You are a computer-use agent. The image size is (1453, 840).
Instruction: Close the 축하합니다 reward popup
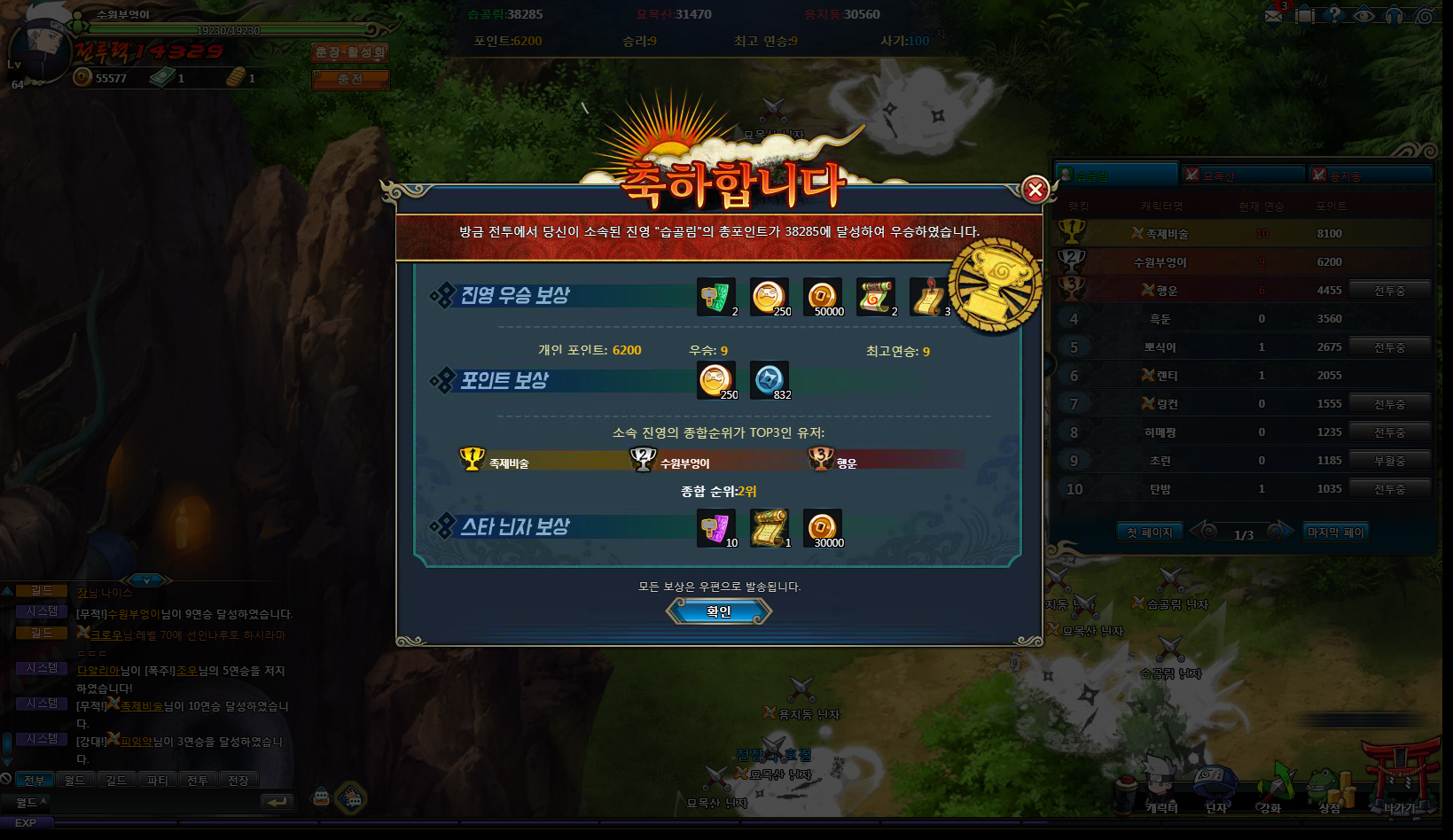click(1035, 190)
